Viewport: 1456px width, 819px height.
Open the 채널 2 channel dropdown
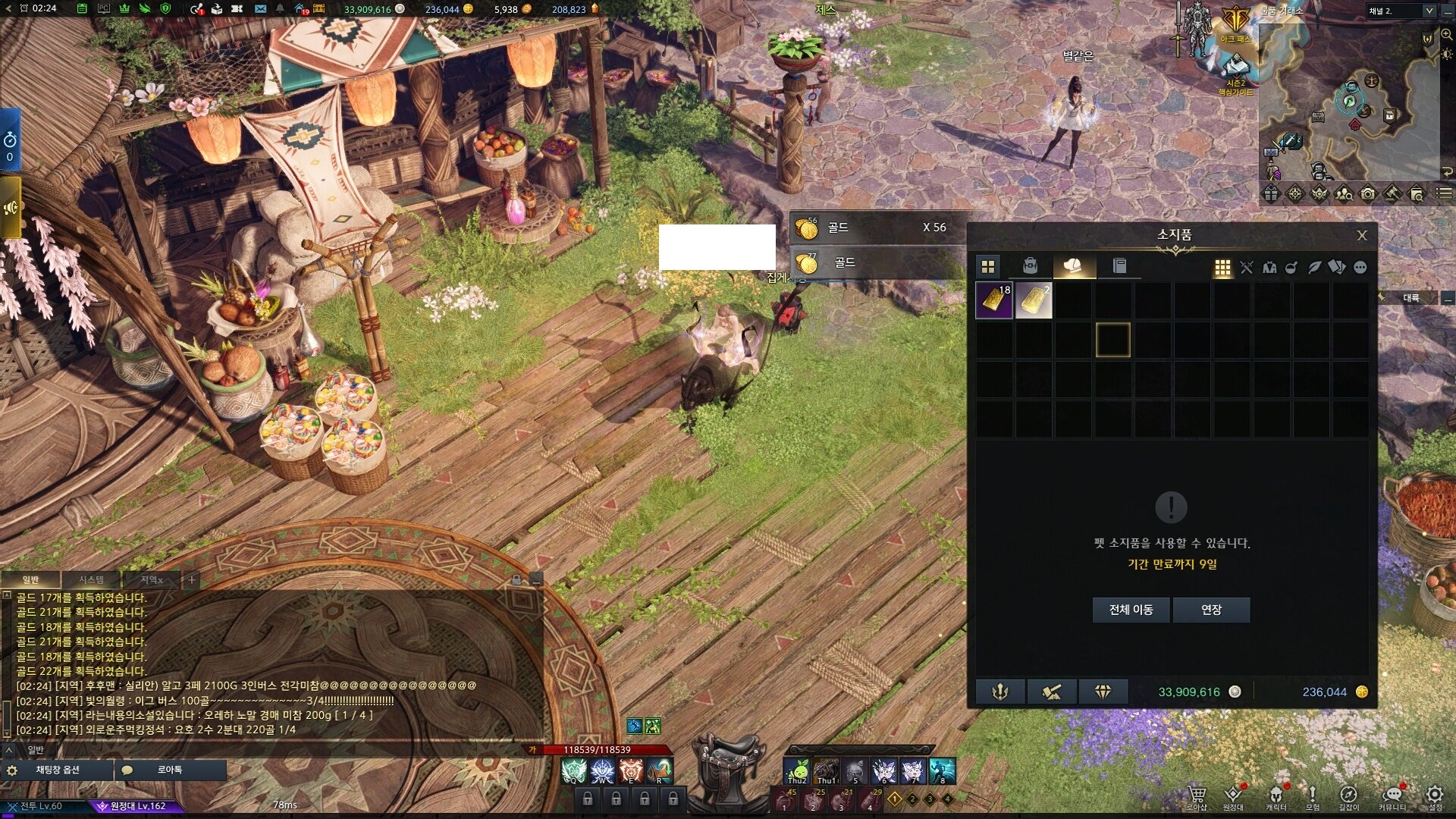point(1429,11)
